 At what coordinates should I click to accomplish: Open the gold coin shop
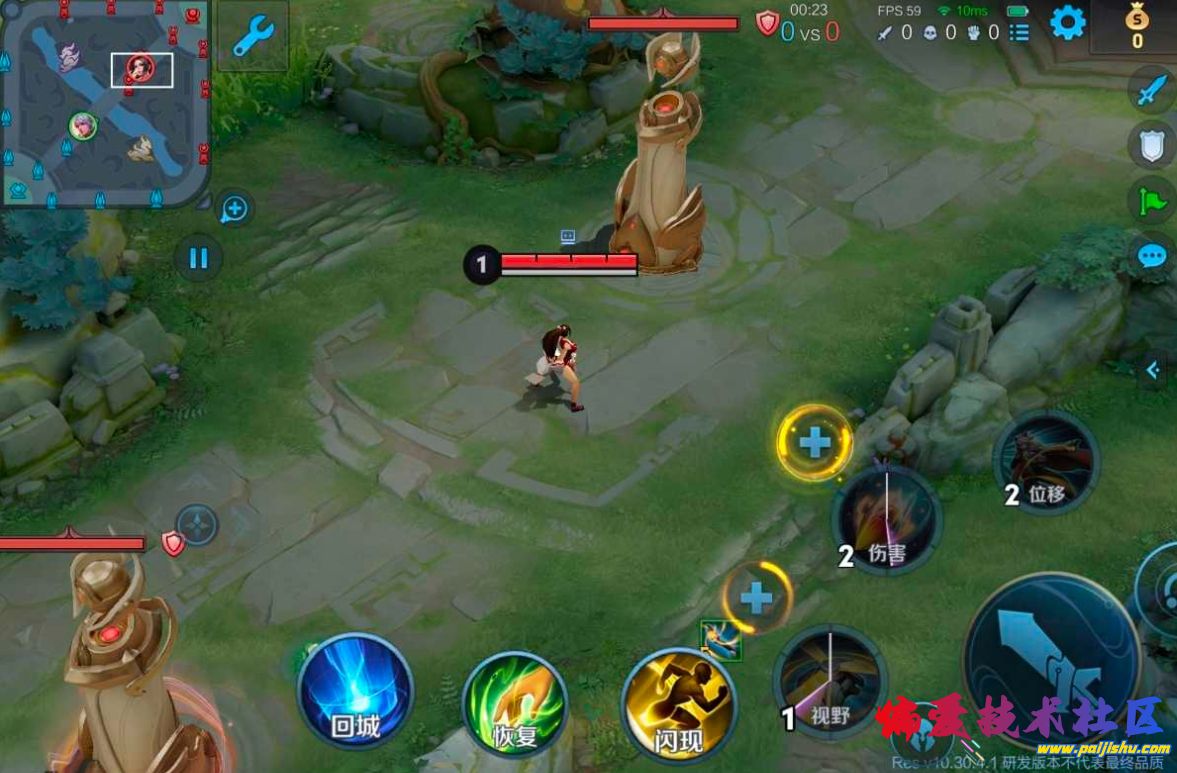(1137, 26)
